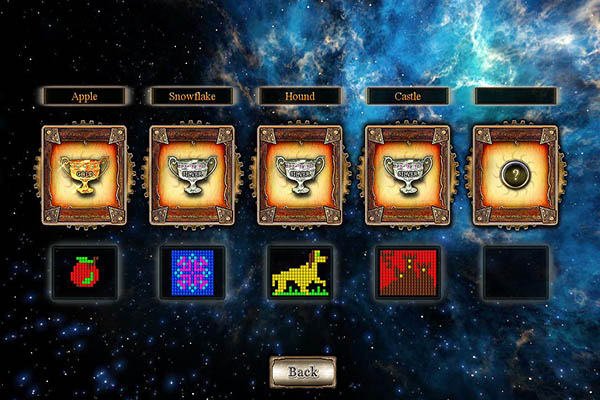This screenshot has height=400, width=600.
Task: Select the Apple gold trophy tile
Action: [x=84, y=175]
